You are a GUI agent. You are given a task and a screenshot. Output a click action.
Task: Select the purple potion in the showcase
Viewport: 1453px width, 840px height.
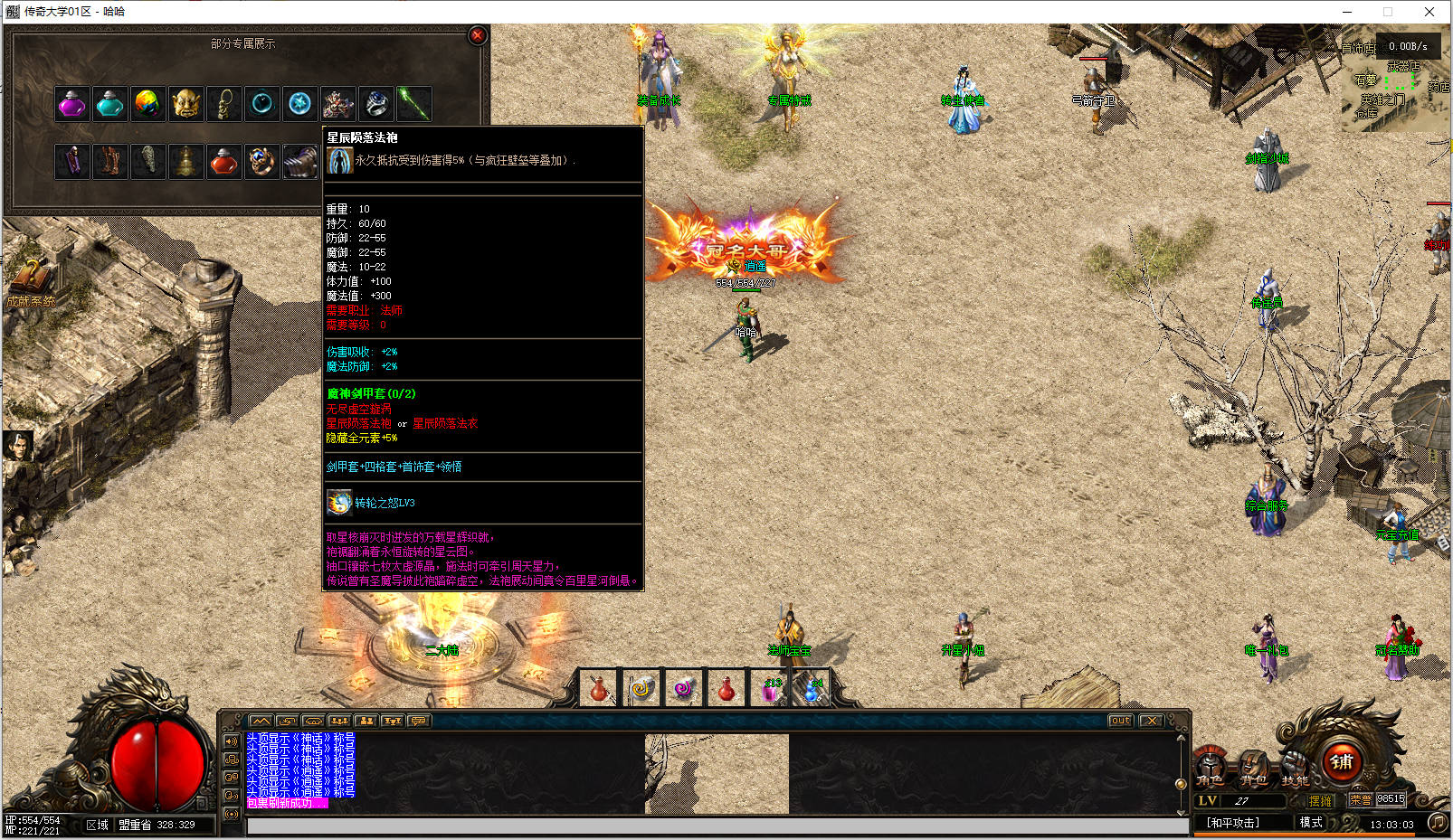click(72, 104)
